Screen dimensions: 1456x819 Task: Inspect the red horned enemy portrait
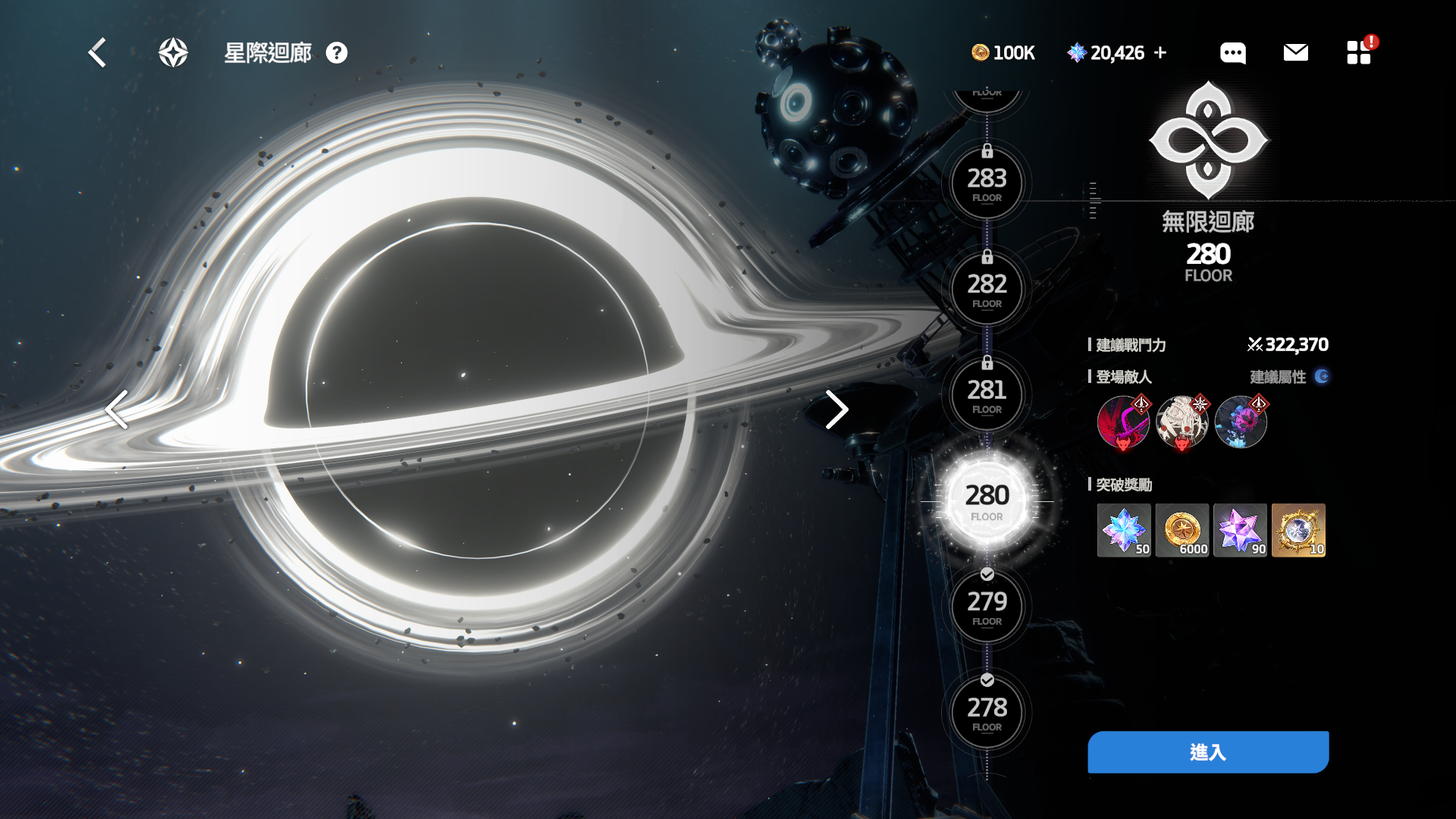(x=1123, y=422)
